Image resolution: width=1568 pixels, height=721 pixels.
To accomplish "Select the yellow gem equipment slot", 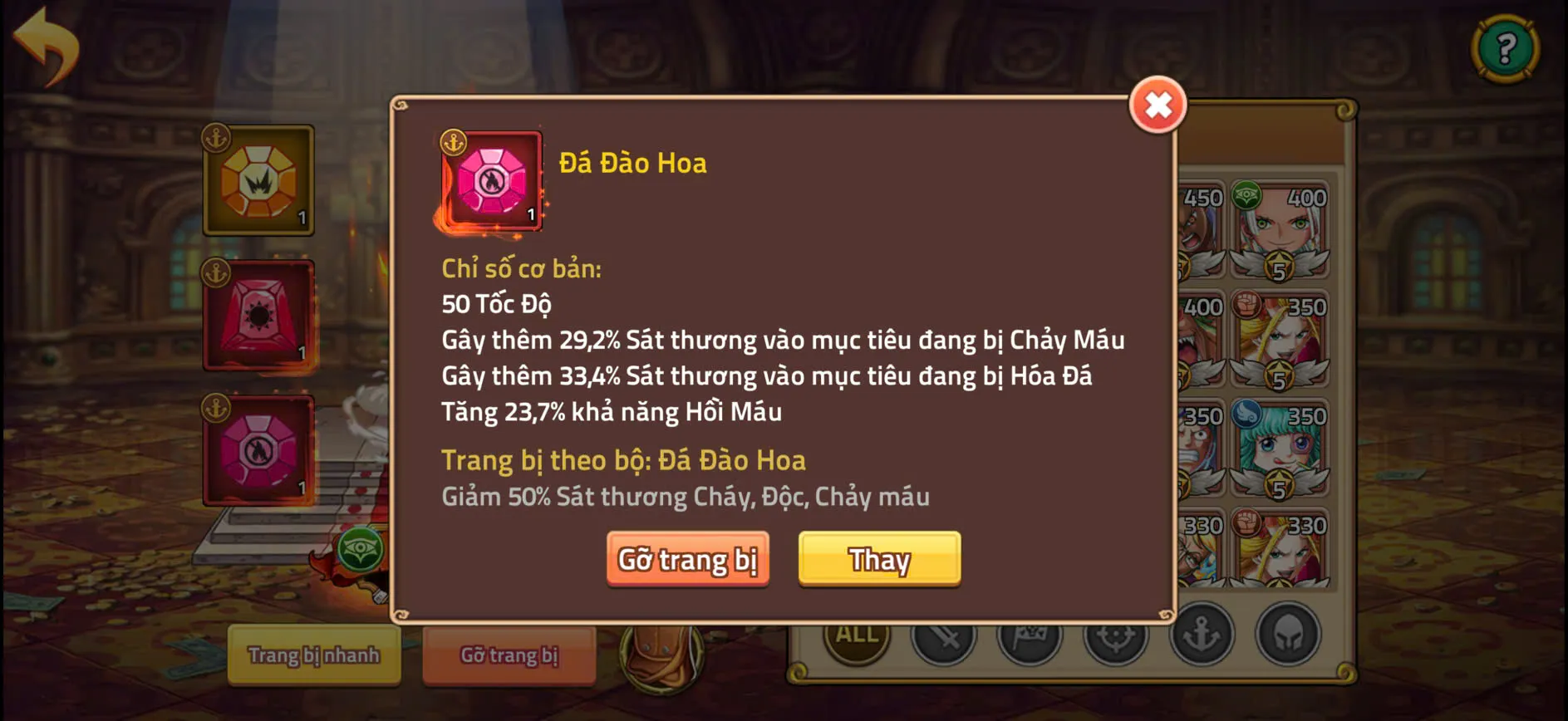I will click(x=259, y=181).
